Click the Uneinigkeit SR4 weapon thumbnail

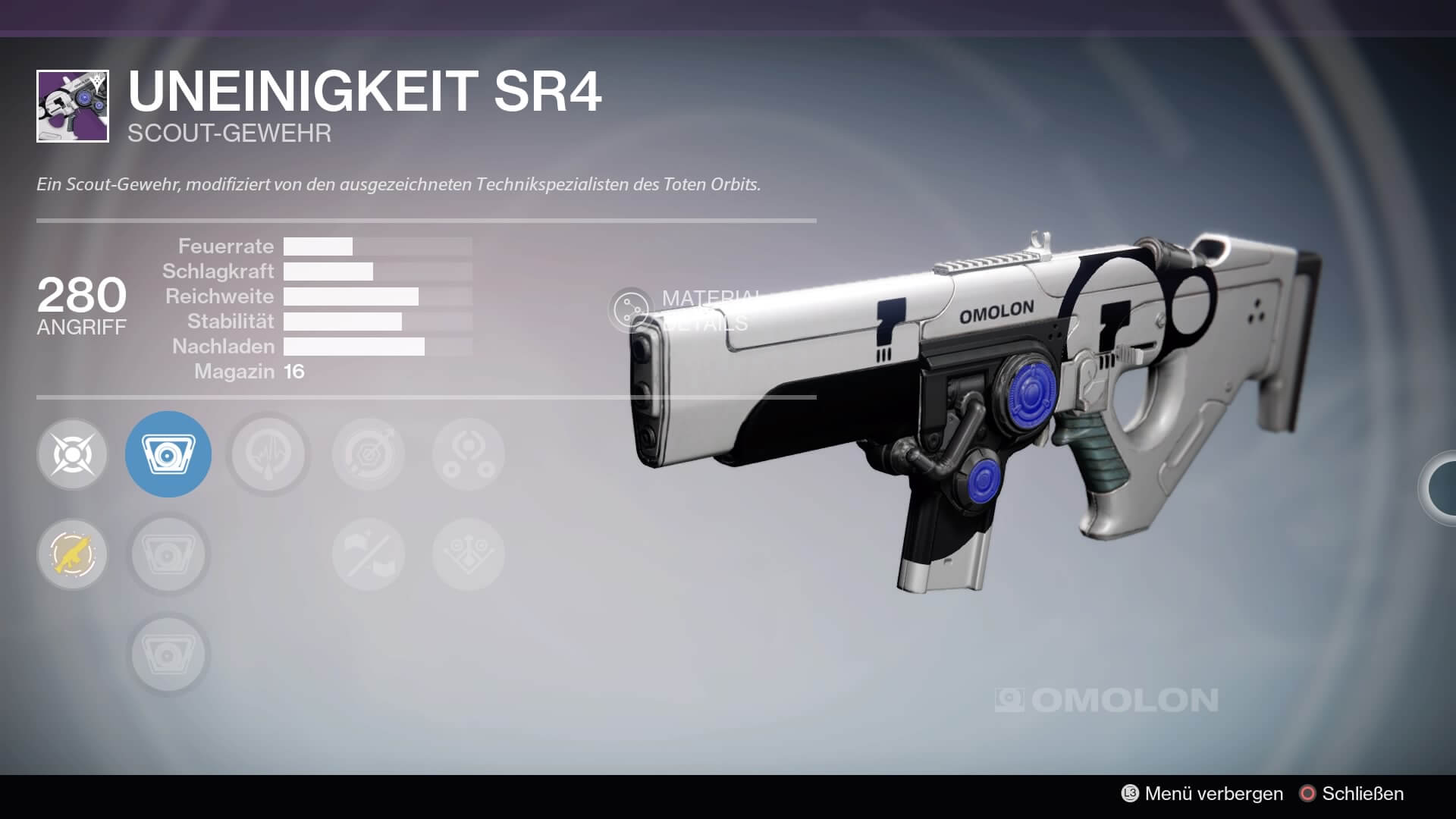pos(73,106)
